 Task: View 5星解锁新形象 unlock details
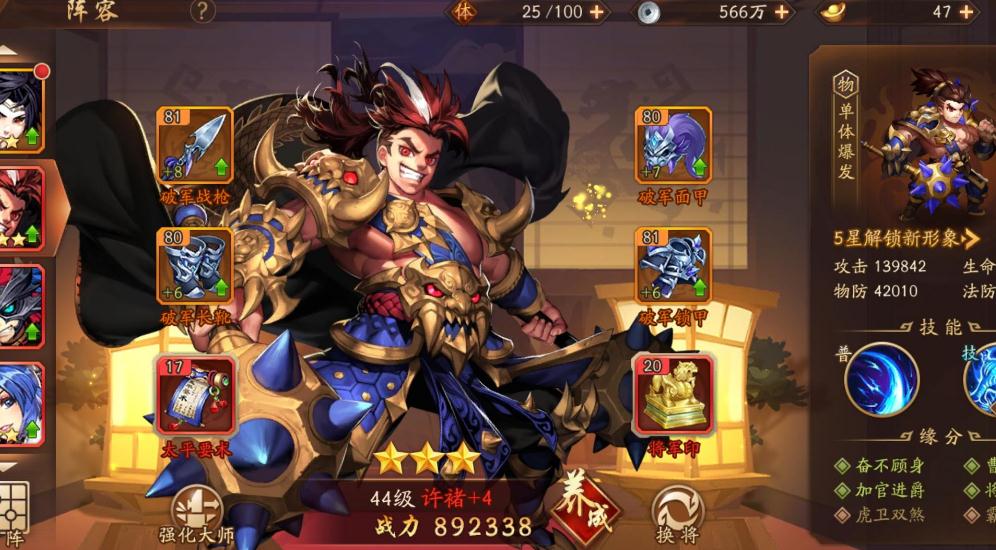click(x=907, y=238)
